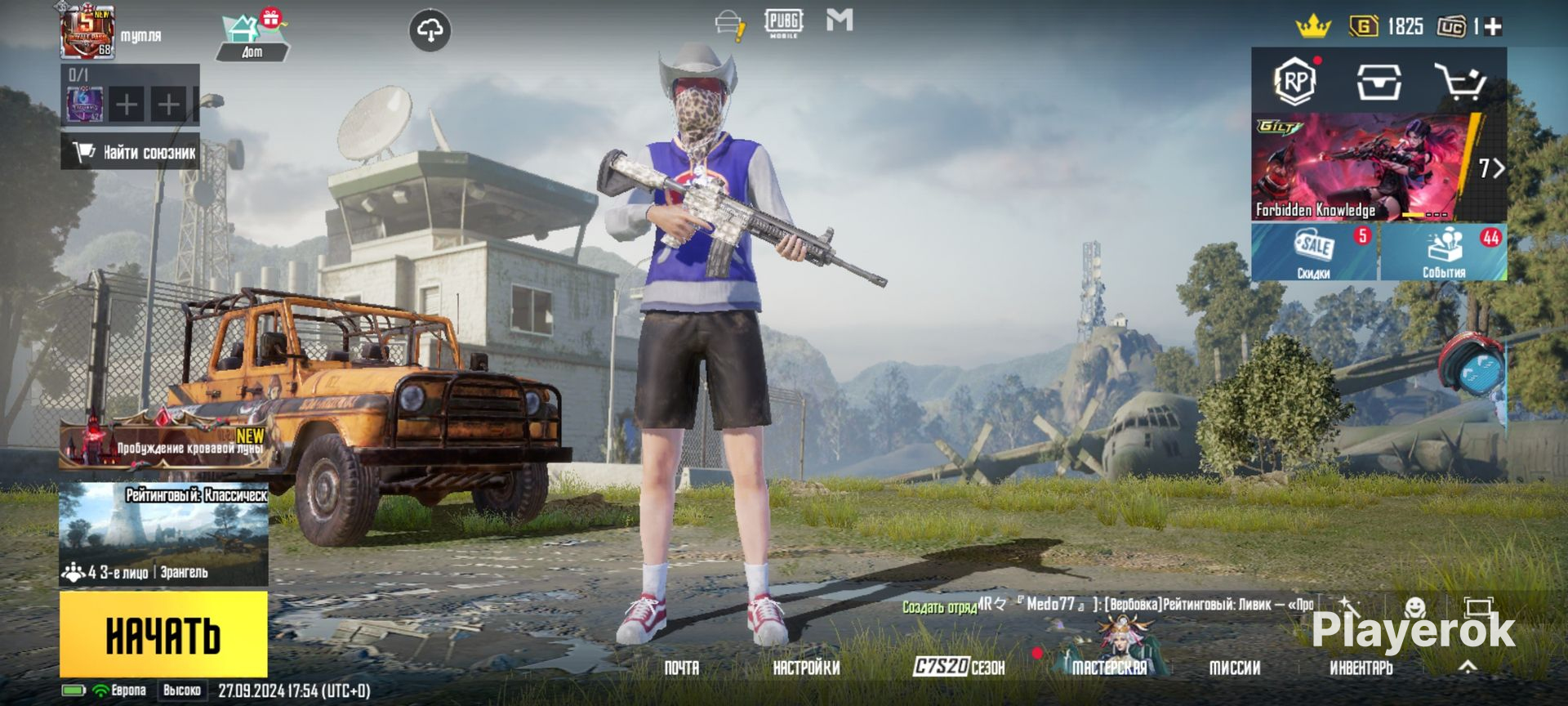Open the Скидки sale offers
Viewport: 1568px width, 706px height.
(1314, 252)
